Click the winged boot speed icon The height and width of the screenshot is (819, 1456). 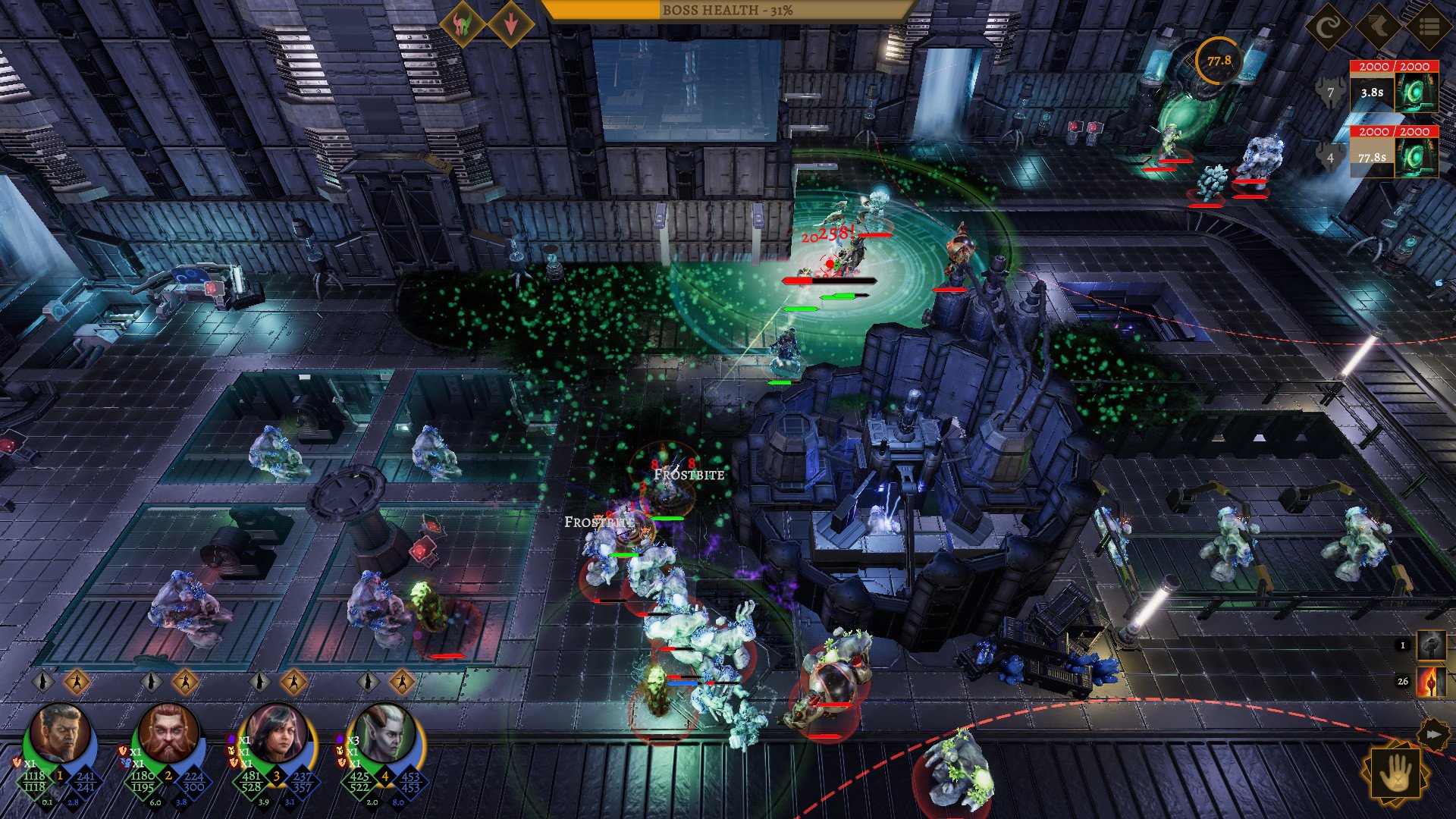point(1378,28)
